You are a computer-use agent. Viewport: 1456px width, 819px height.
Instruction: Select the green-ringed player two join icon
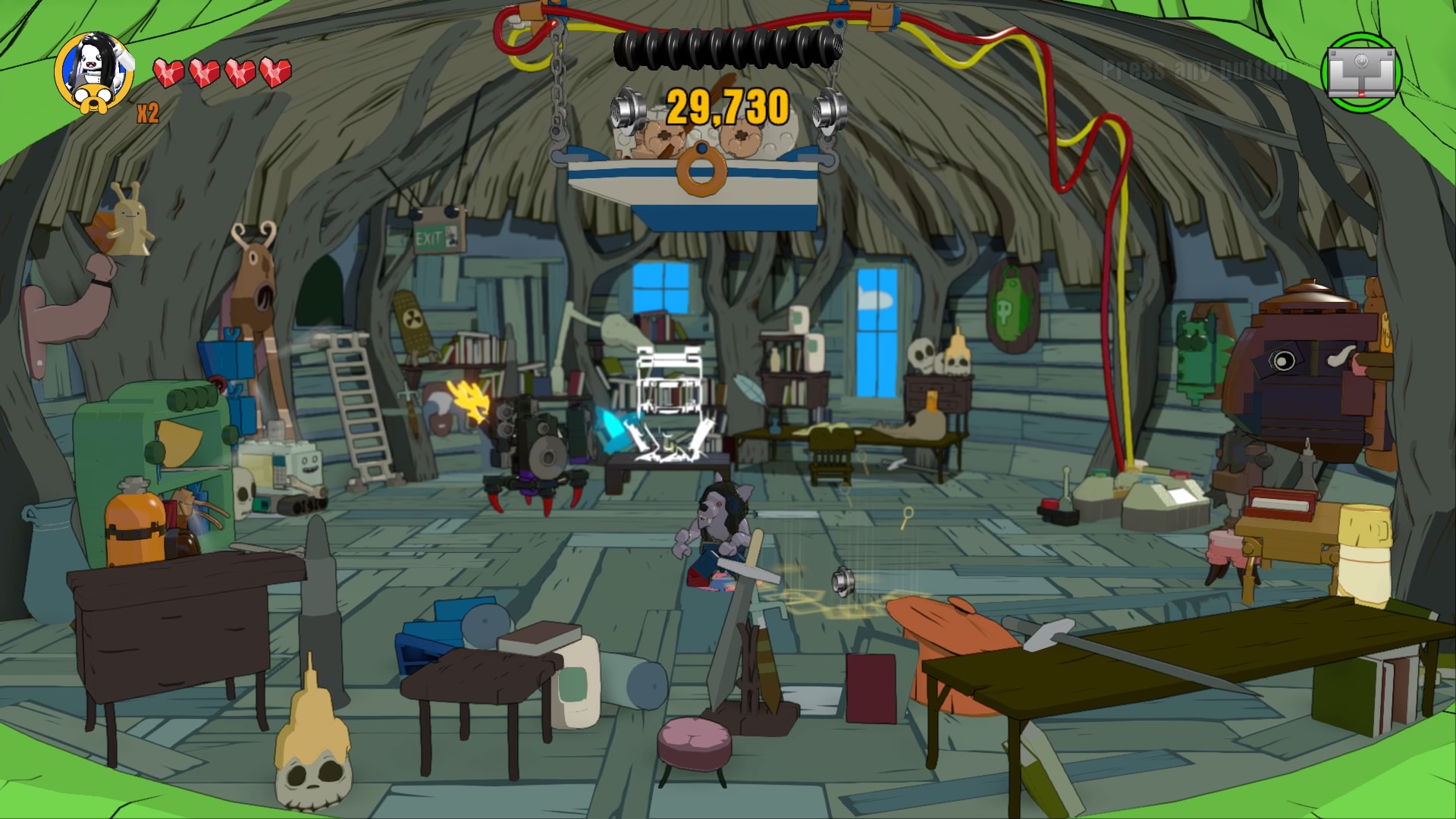pyautogui.click(x=1361, y=73)
